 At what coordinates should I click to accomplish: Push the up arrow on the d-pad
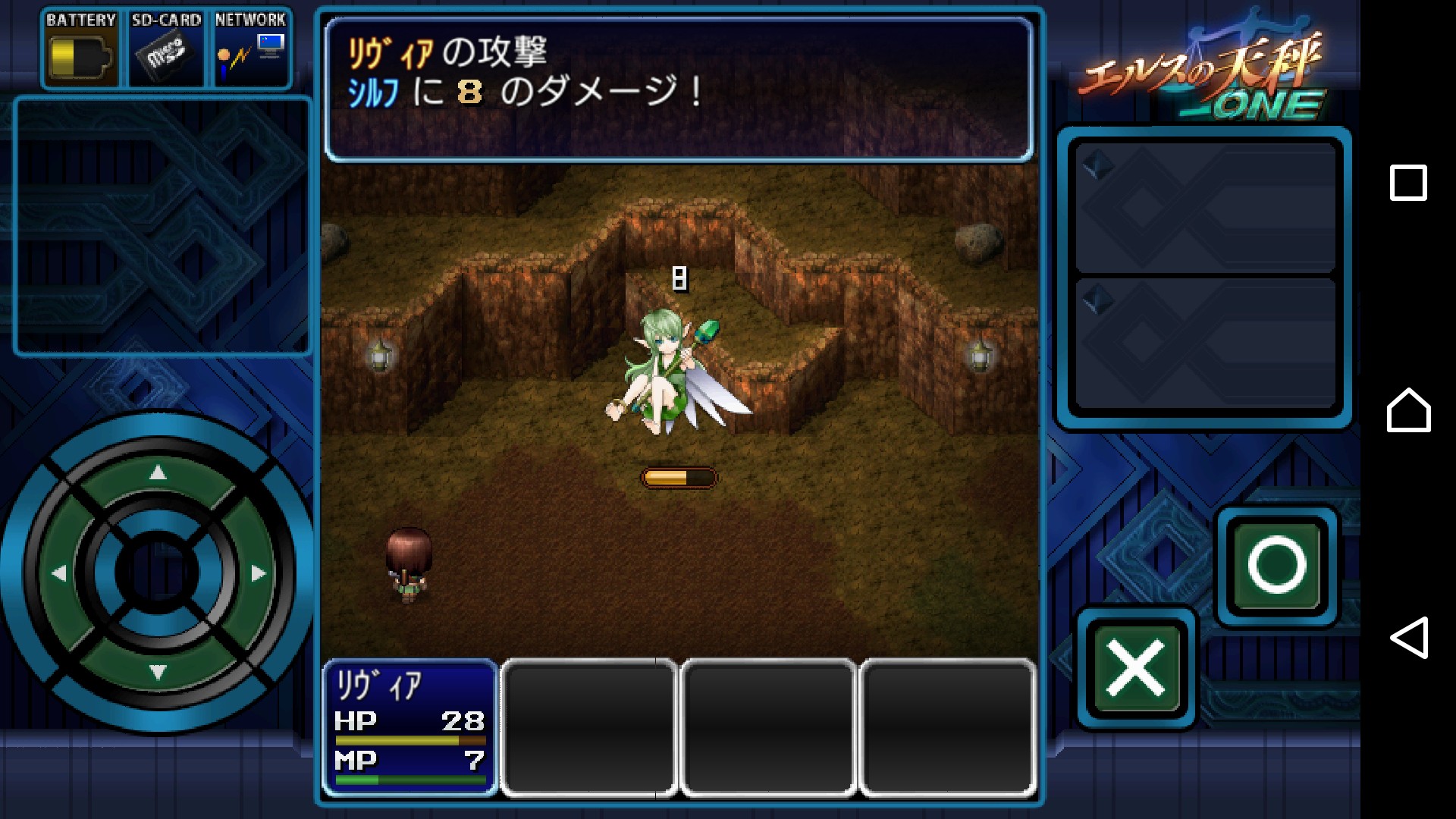click(x=158, y=473)
